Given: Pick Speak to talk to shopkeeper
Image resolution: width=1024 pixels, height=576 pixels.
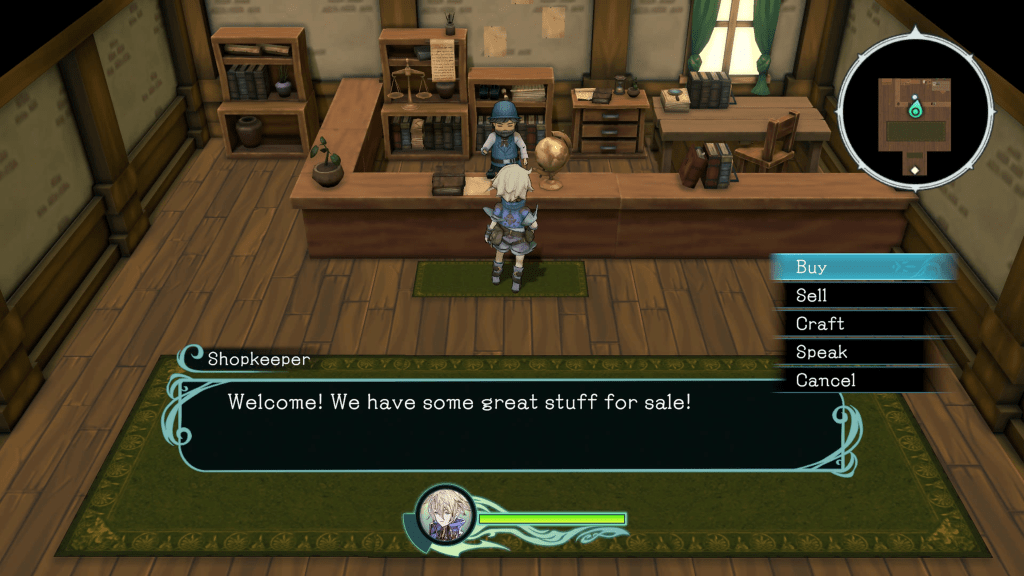Looking at the screenshot, I should click(821, 352).
